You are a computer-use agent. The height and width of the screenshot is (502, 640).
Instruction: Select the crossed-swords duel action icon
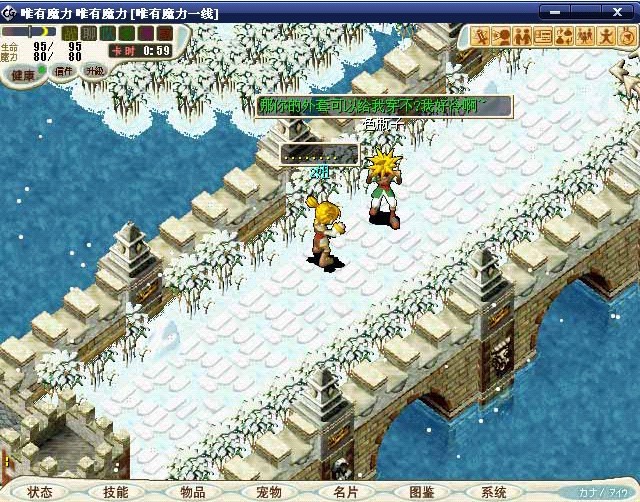point(482,37)
